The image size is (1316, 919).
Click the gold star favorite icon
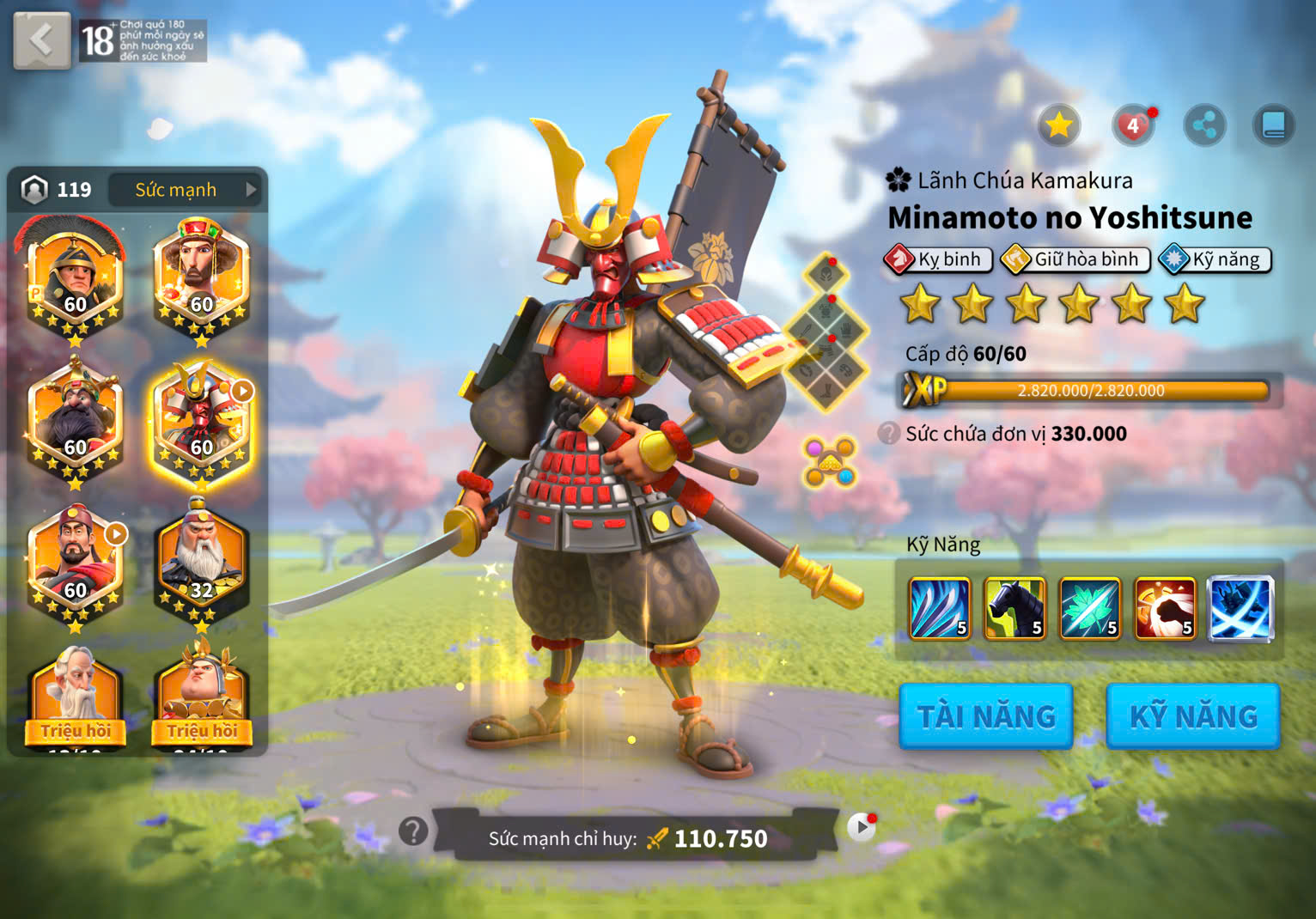[x=1058, y=126]
